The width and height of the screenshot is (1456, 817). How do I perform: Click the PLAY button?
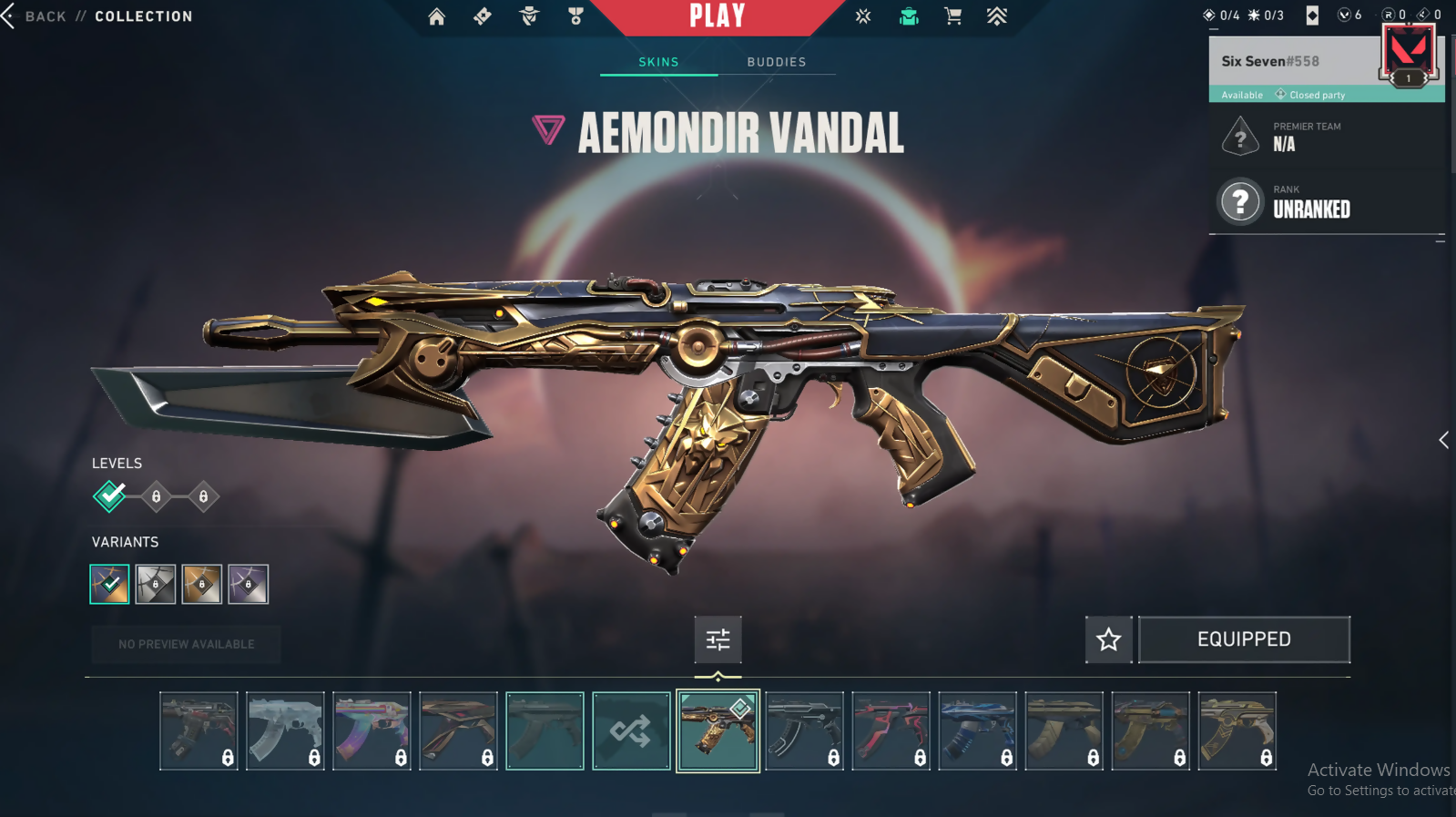click(x=718, y=16)
